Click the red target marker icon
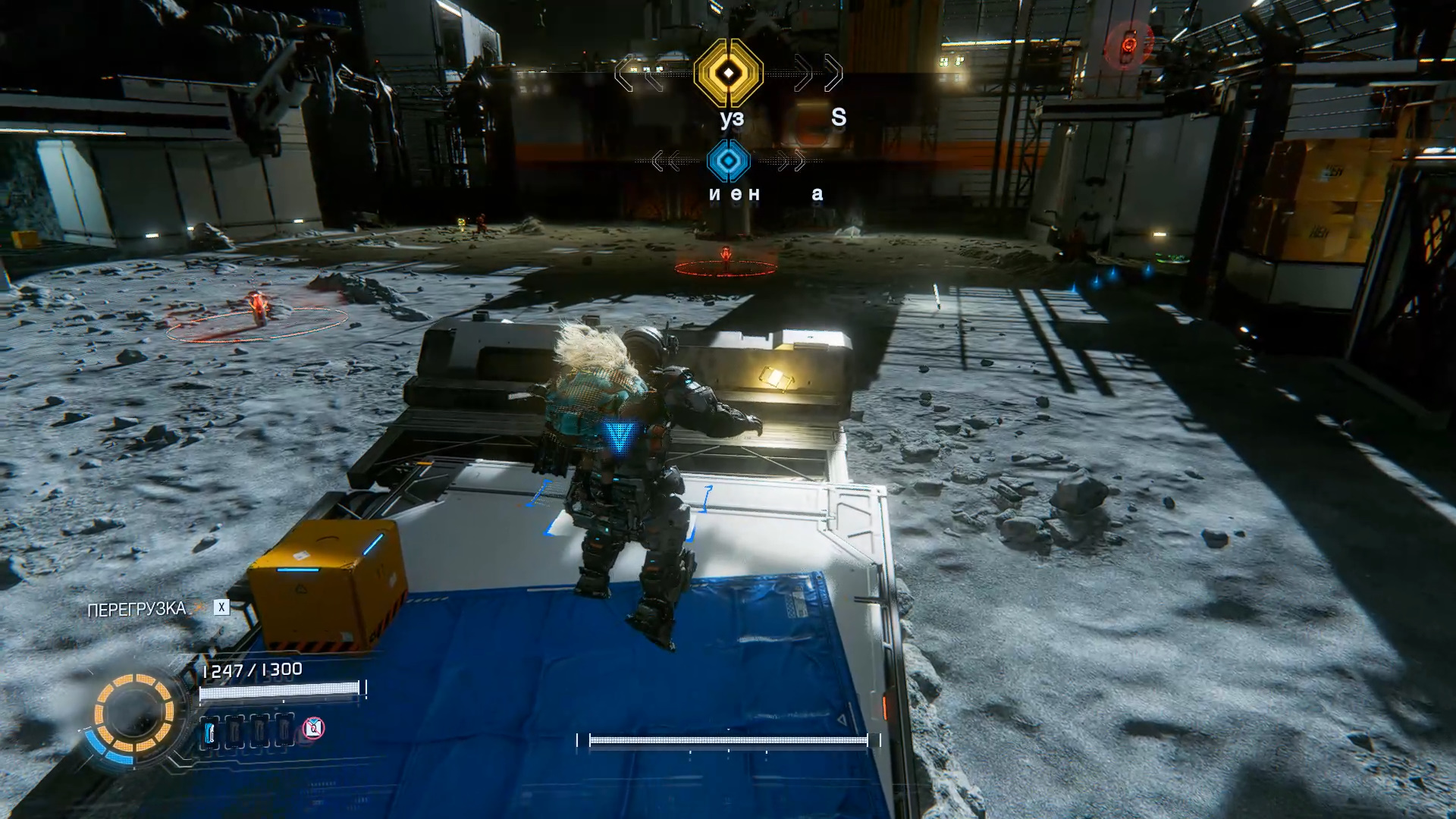Viewport: 1456px width, 819px height. [1128, 43]
